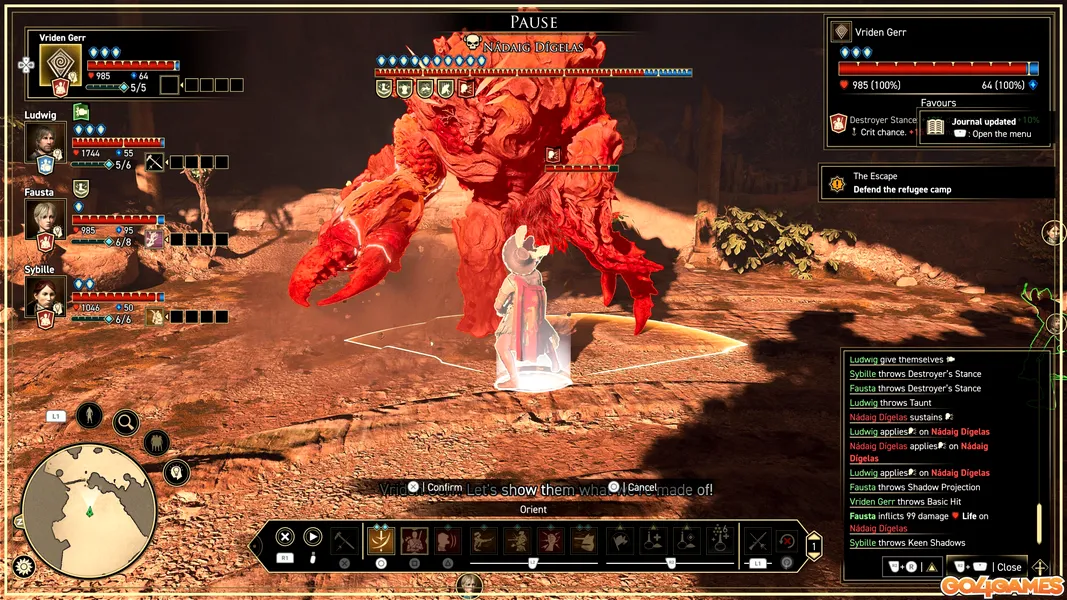Select Vriden Gerr's party portrait

60,65
